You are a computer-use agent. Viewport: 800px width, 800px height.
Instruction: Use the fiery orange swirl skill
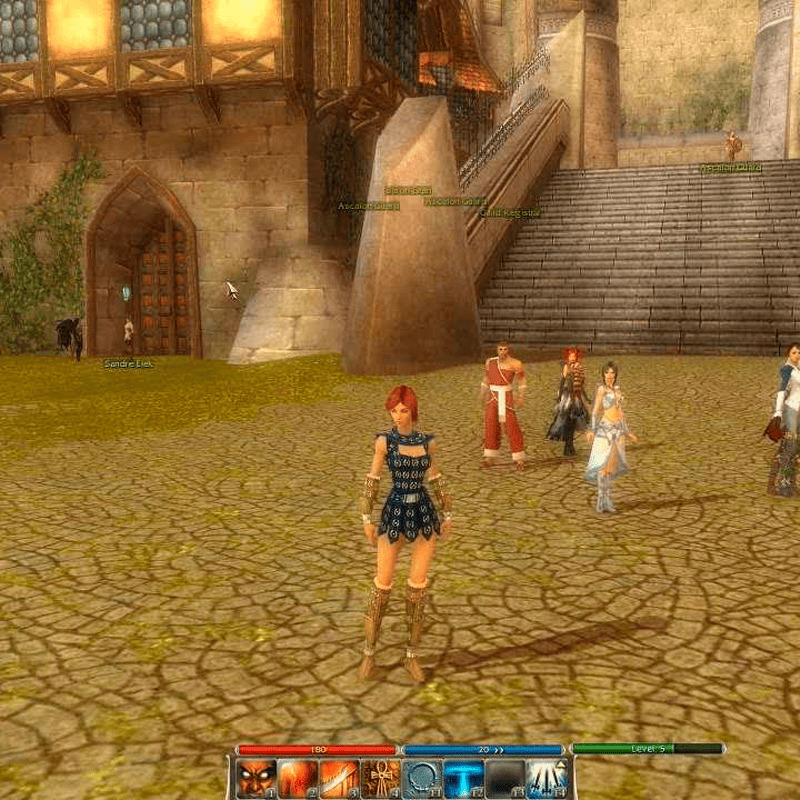pyautogui.click(x=297, y=779)
